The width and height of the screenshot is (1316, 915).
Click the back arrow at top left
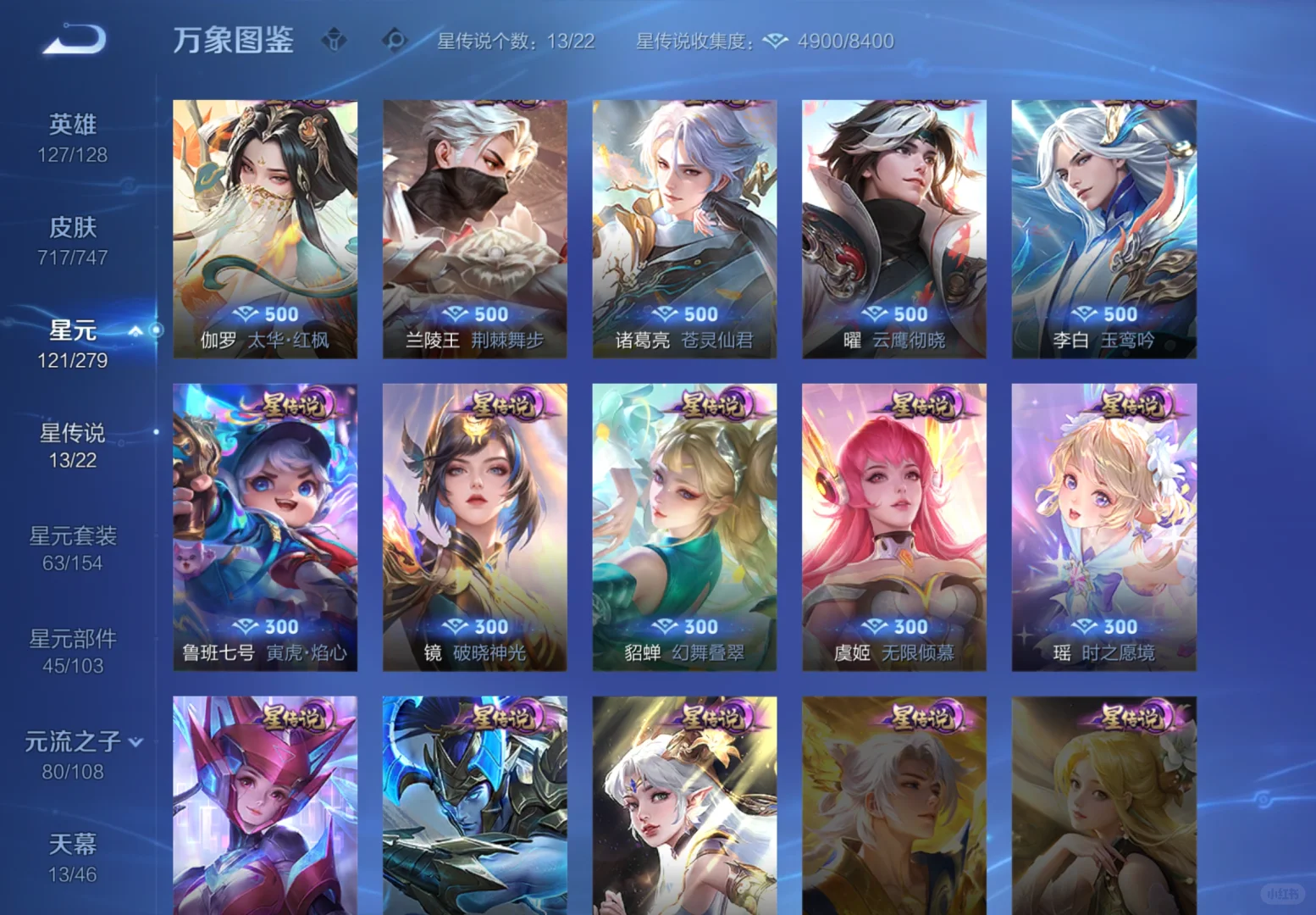(x=75, y=38)
